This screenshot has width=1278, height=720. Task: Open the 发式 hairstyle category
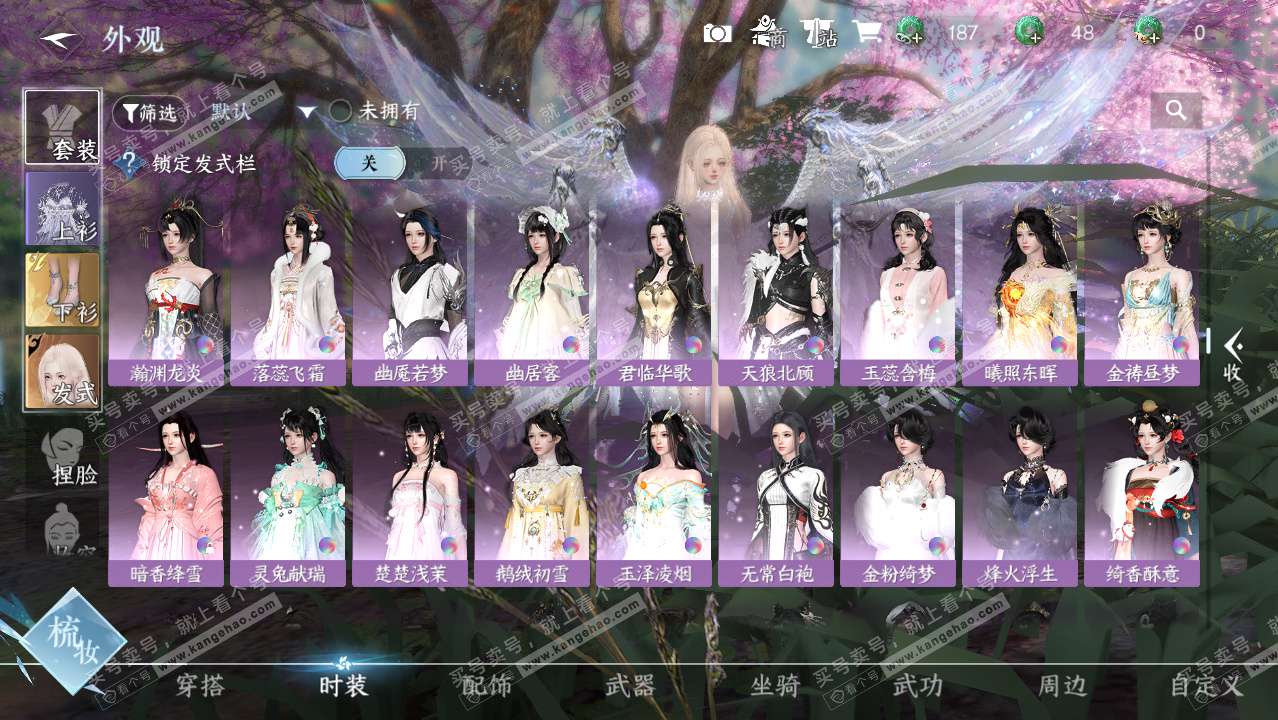point(63,371)
